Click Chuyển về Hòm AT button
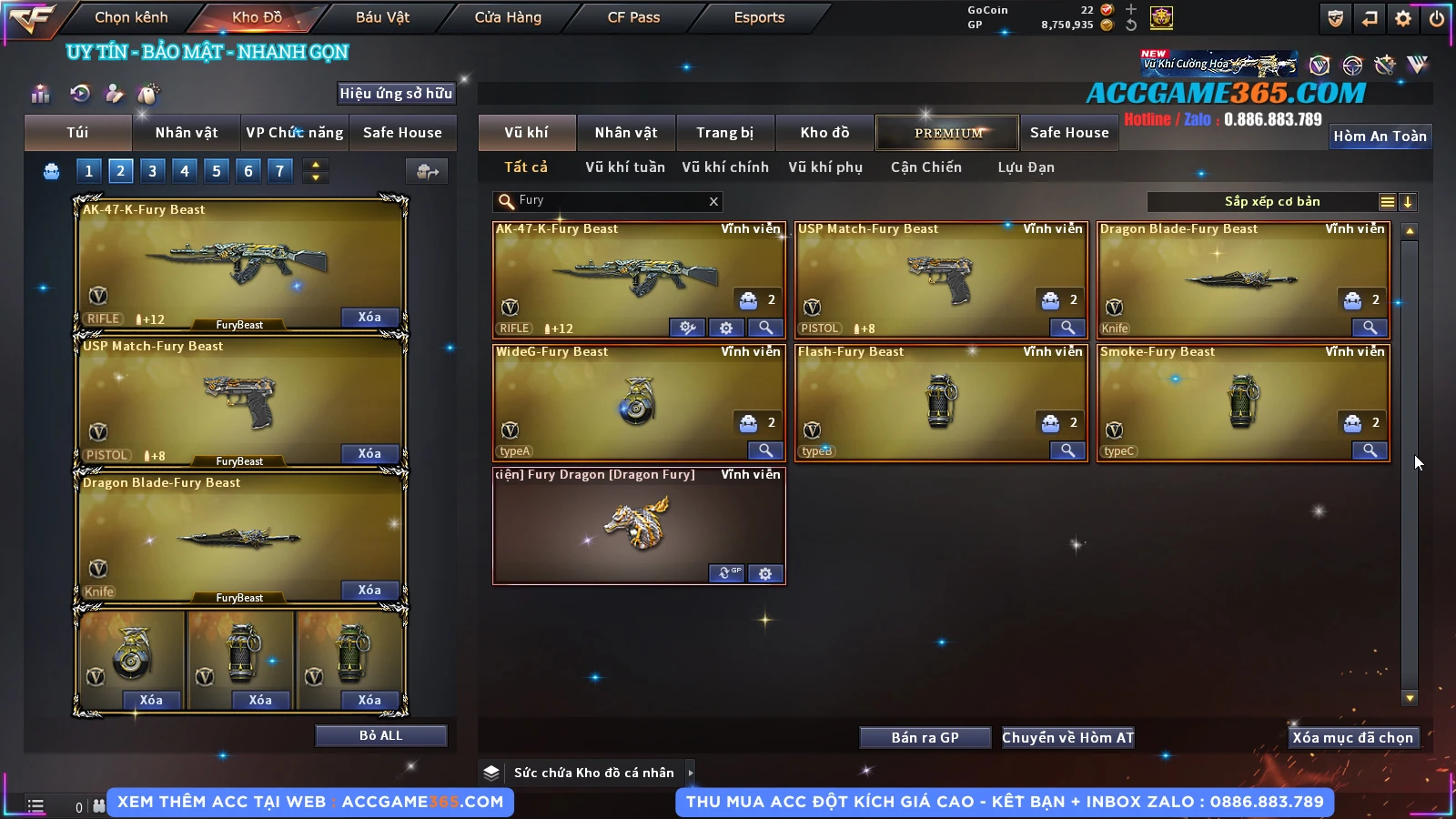 click(x=1067, y=738)
